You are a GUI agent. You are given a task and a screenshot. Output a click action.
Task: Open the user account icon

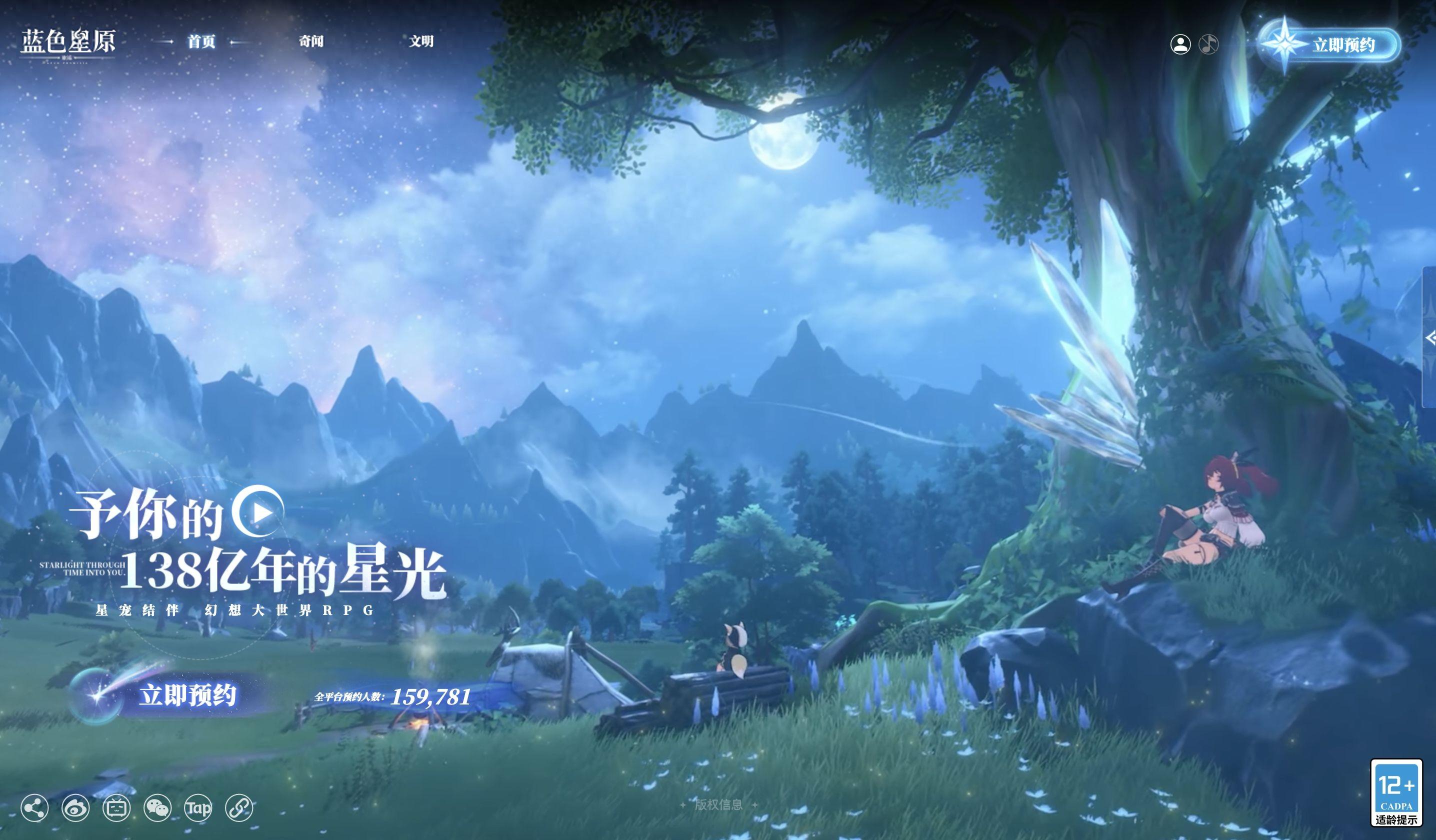[x=1180, y=44]
